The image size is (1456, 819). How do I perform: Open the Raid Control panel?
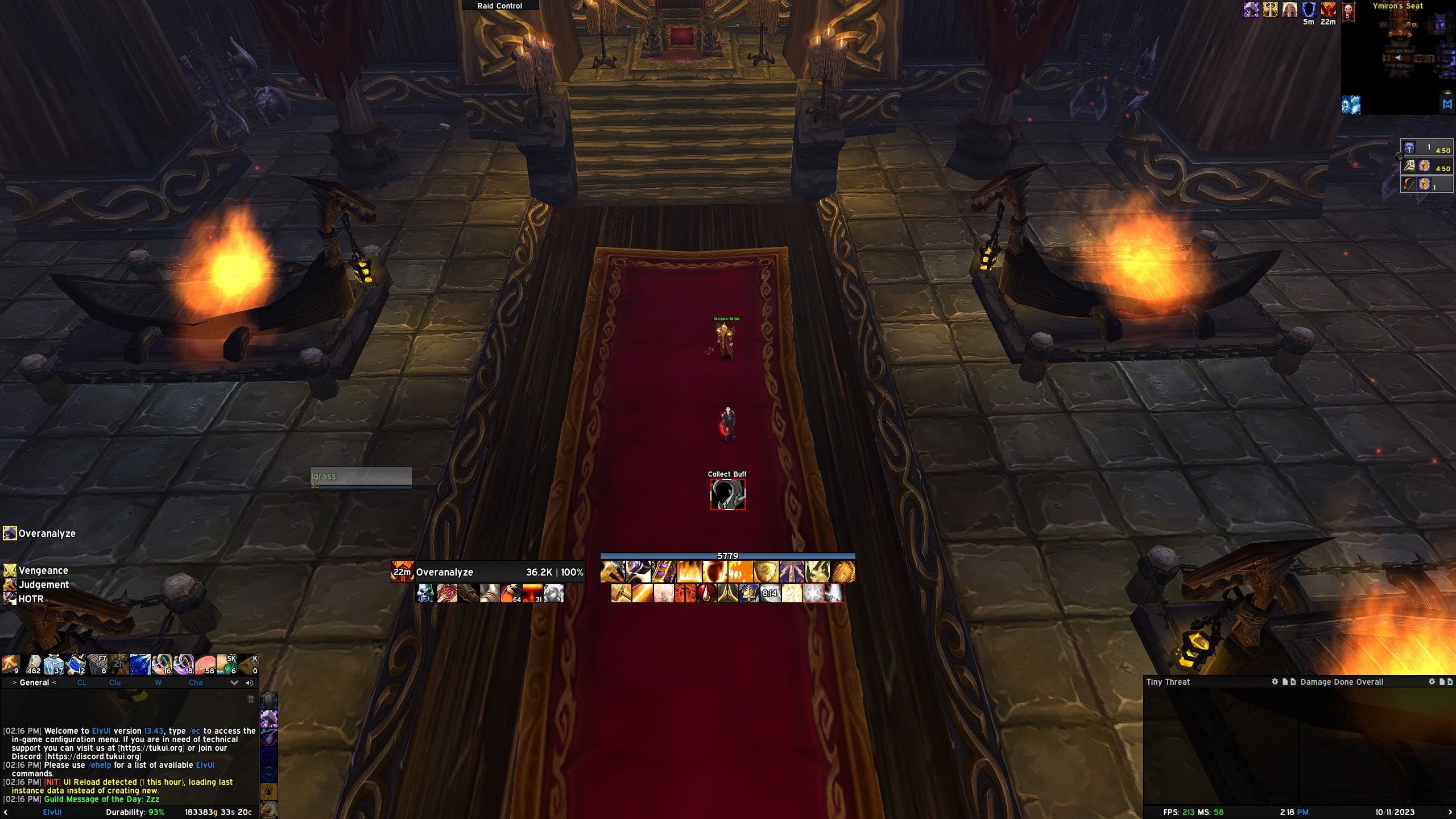tap(499, 6)
